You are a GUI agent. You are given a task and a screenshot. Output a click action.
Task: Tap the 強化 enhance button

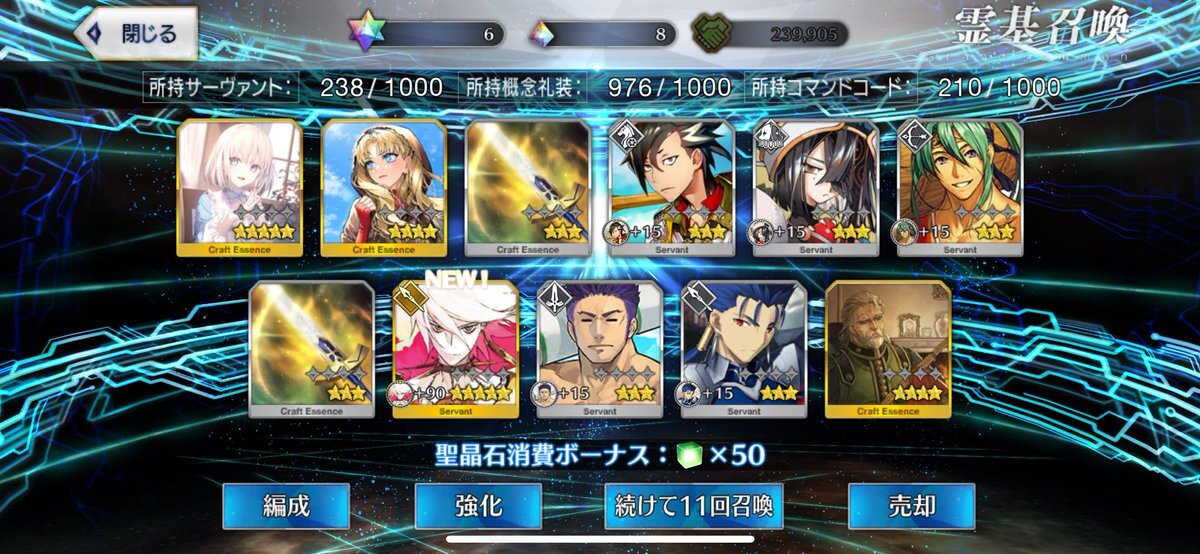(x=478, y=506)
